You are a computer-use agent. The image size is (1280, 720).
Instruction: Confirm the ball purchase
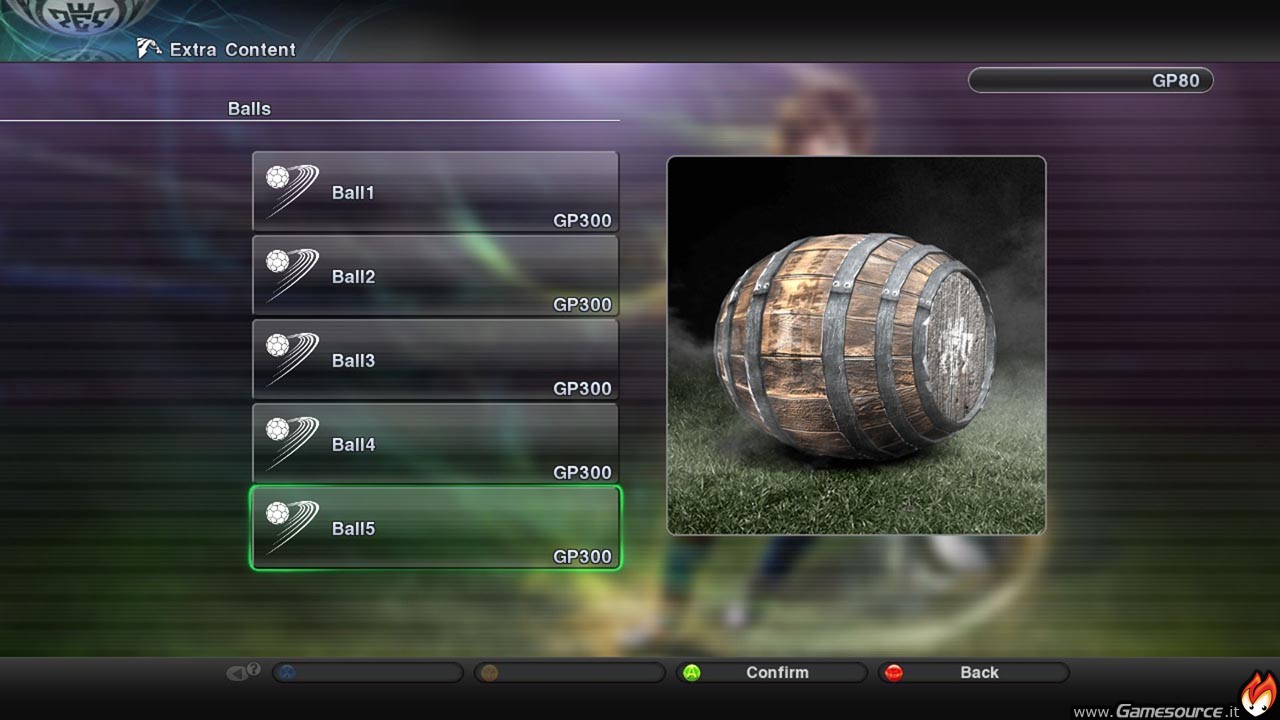[x=771, y=673]
